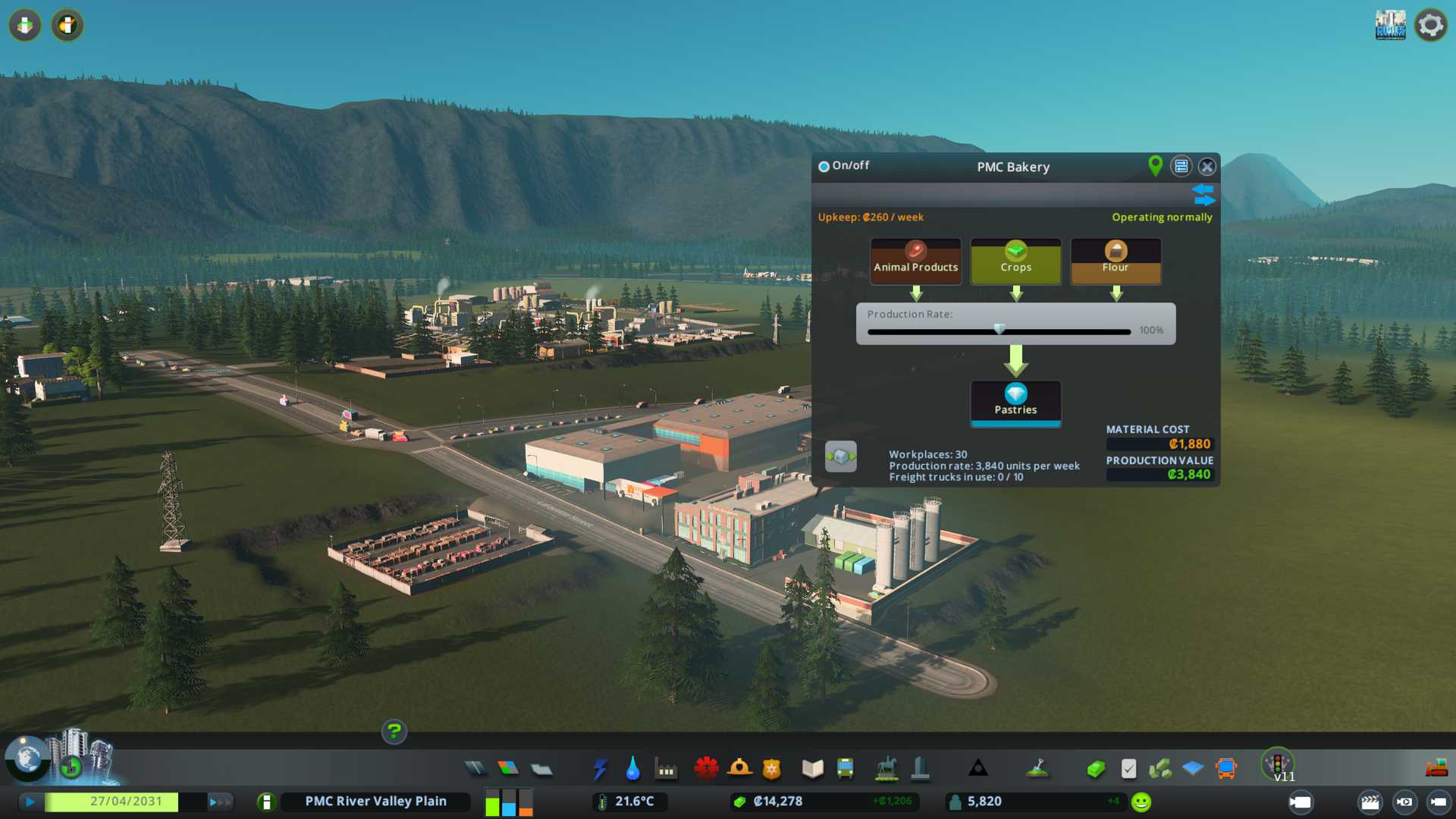The width and height of the screenshot is (1456, 819).
Task: Open the electricity build menu
Action: pos(600,769)
